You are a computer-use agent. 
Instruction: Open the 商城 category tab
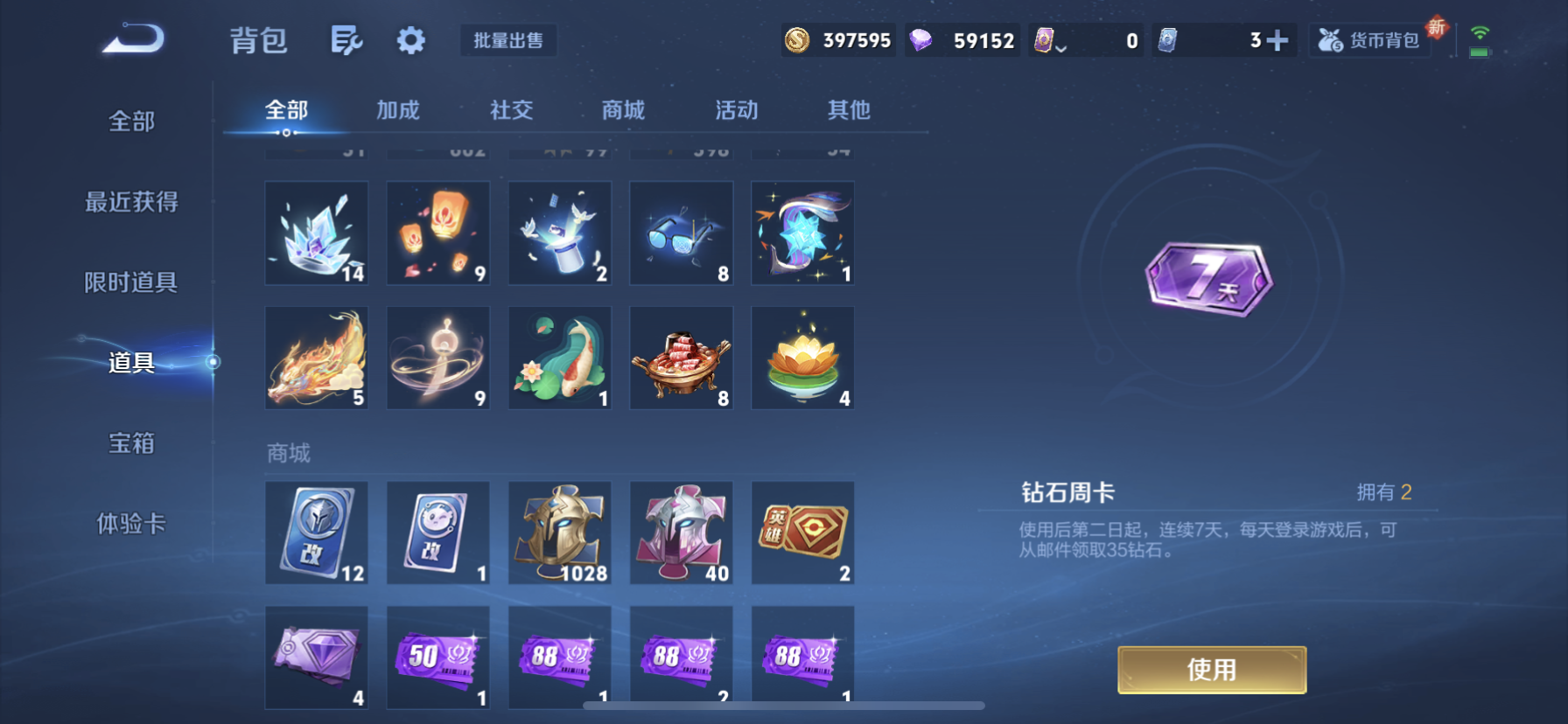pos(623,110)
